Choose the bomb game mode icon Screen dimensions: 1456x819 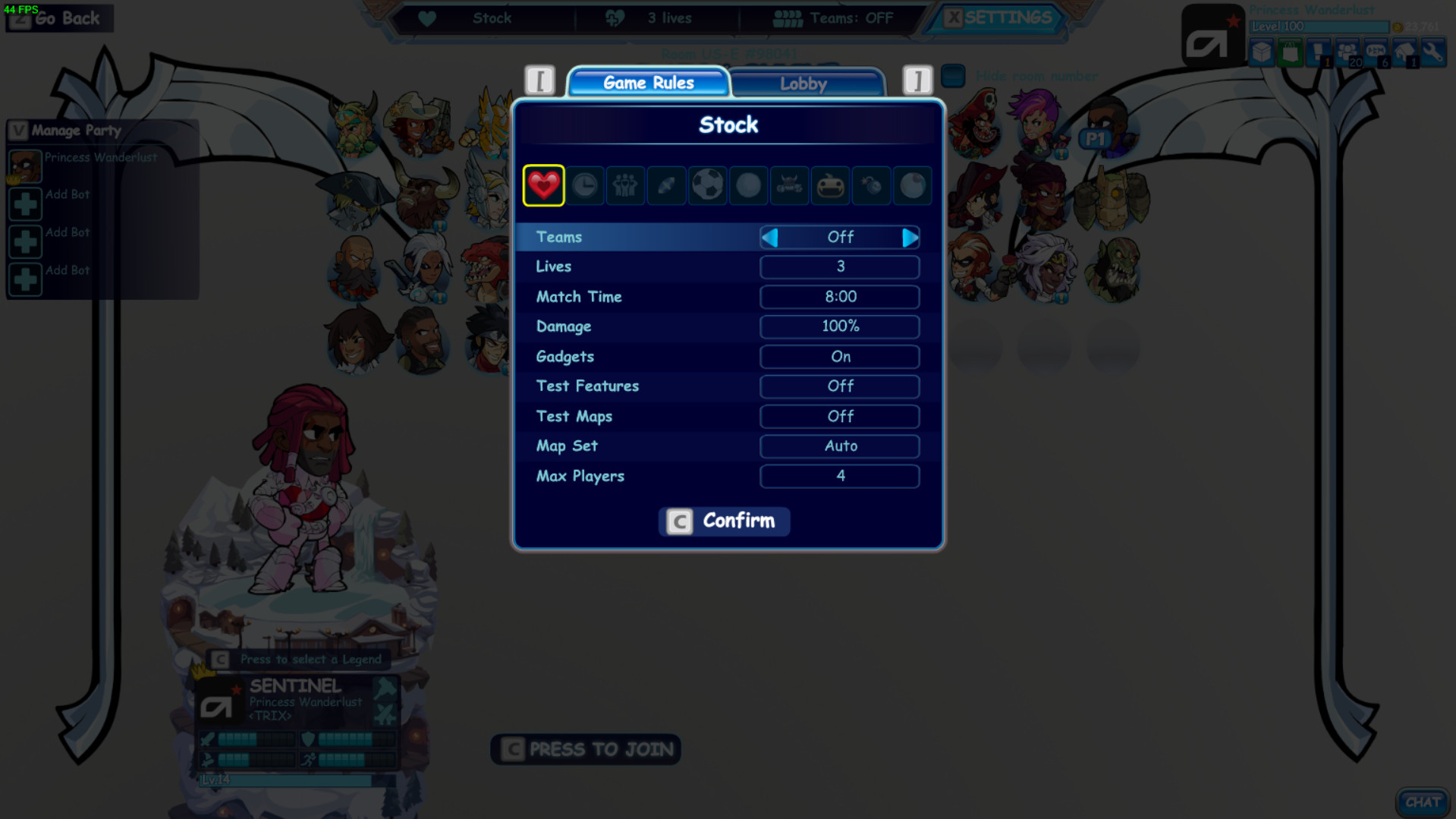coord(871,185)
